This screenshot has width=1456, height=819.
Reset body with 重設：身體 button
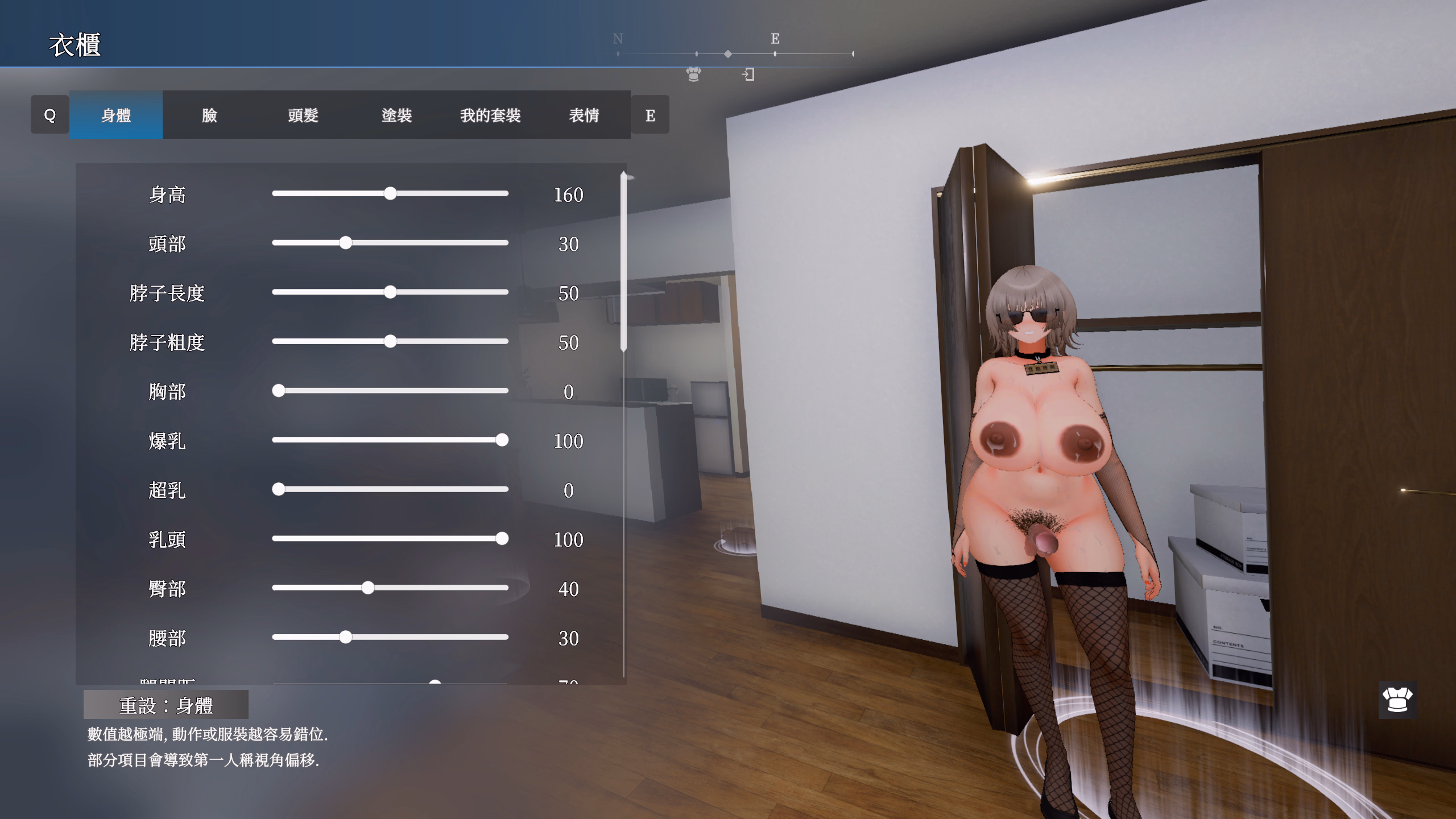166,705
